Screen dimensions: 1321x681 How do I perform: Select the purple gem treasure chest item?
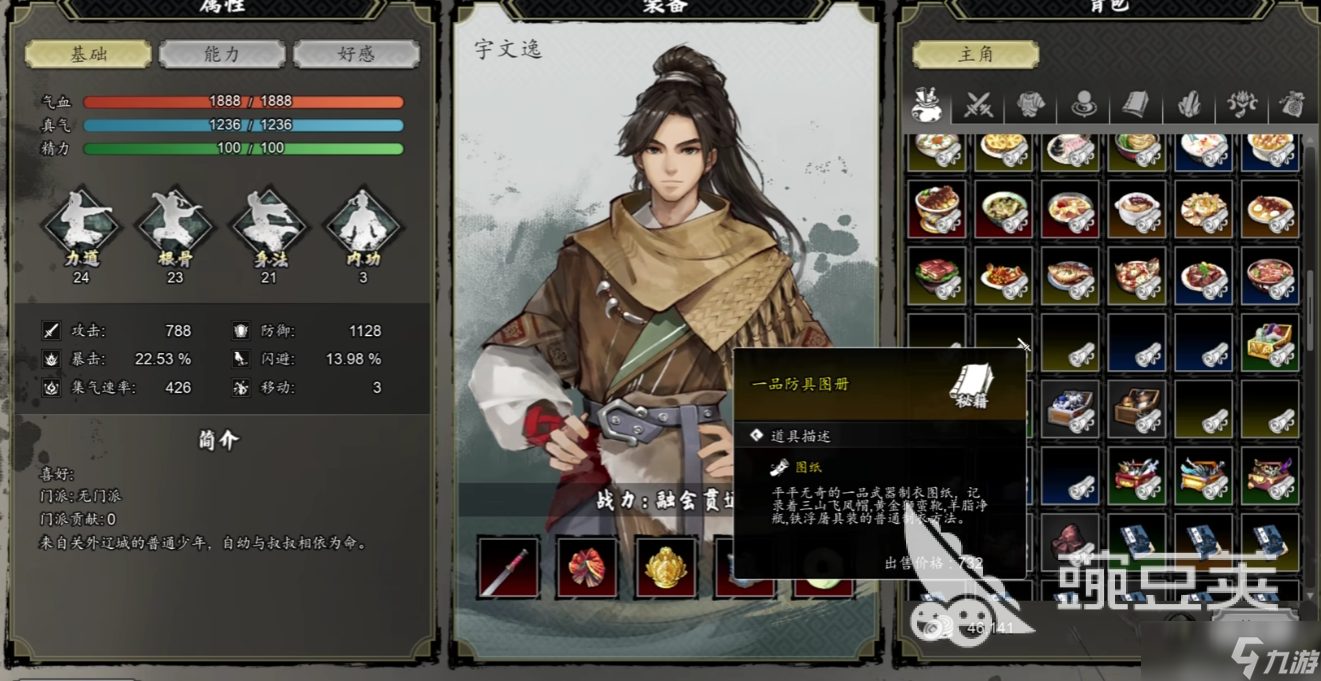tap(1270, 342)
